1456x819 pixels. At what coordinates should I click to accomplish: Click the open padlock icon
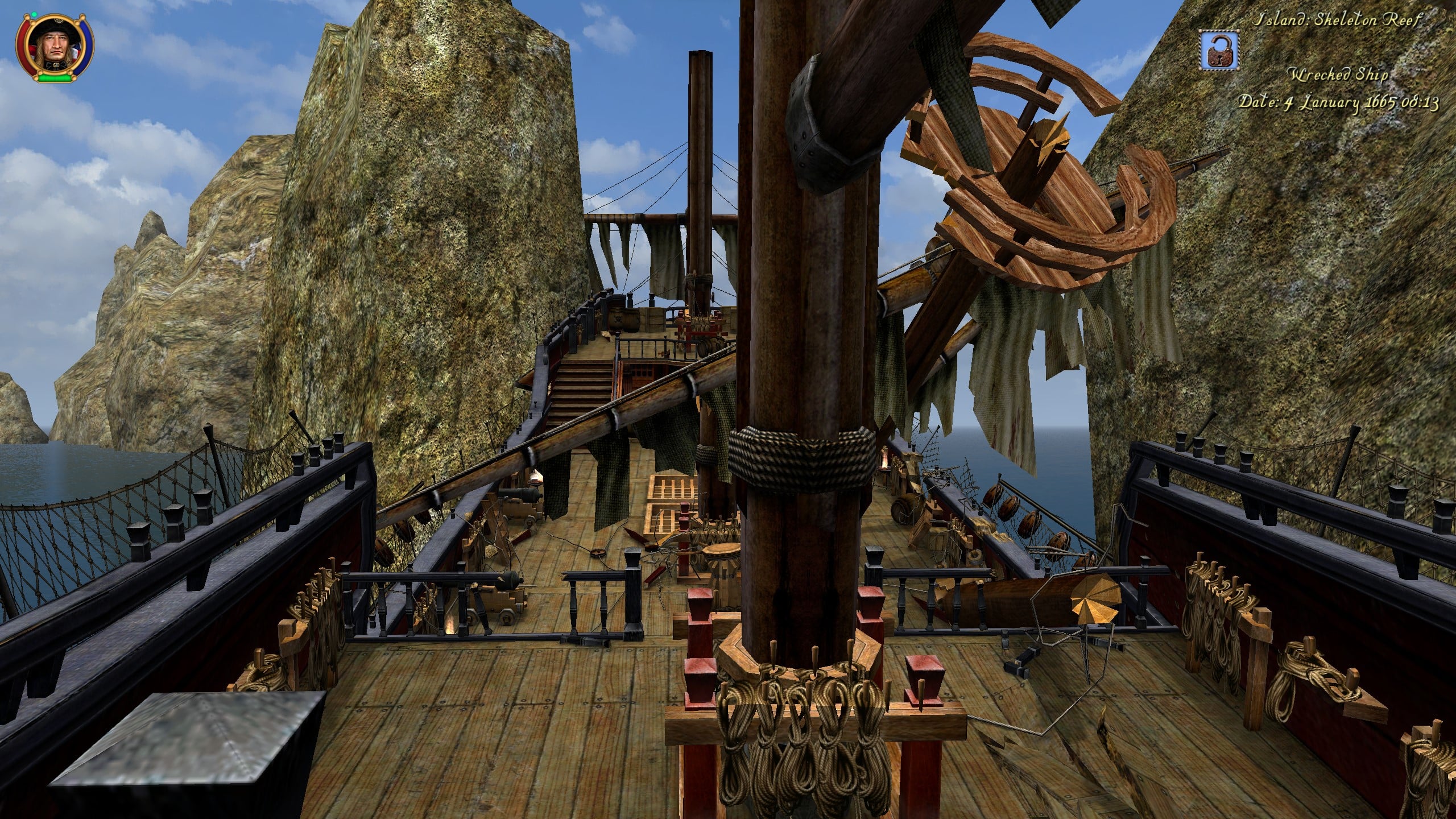coord(1220,49)
